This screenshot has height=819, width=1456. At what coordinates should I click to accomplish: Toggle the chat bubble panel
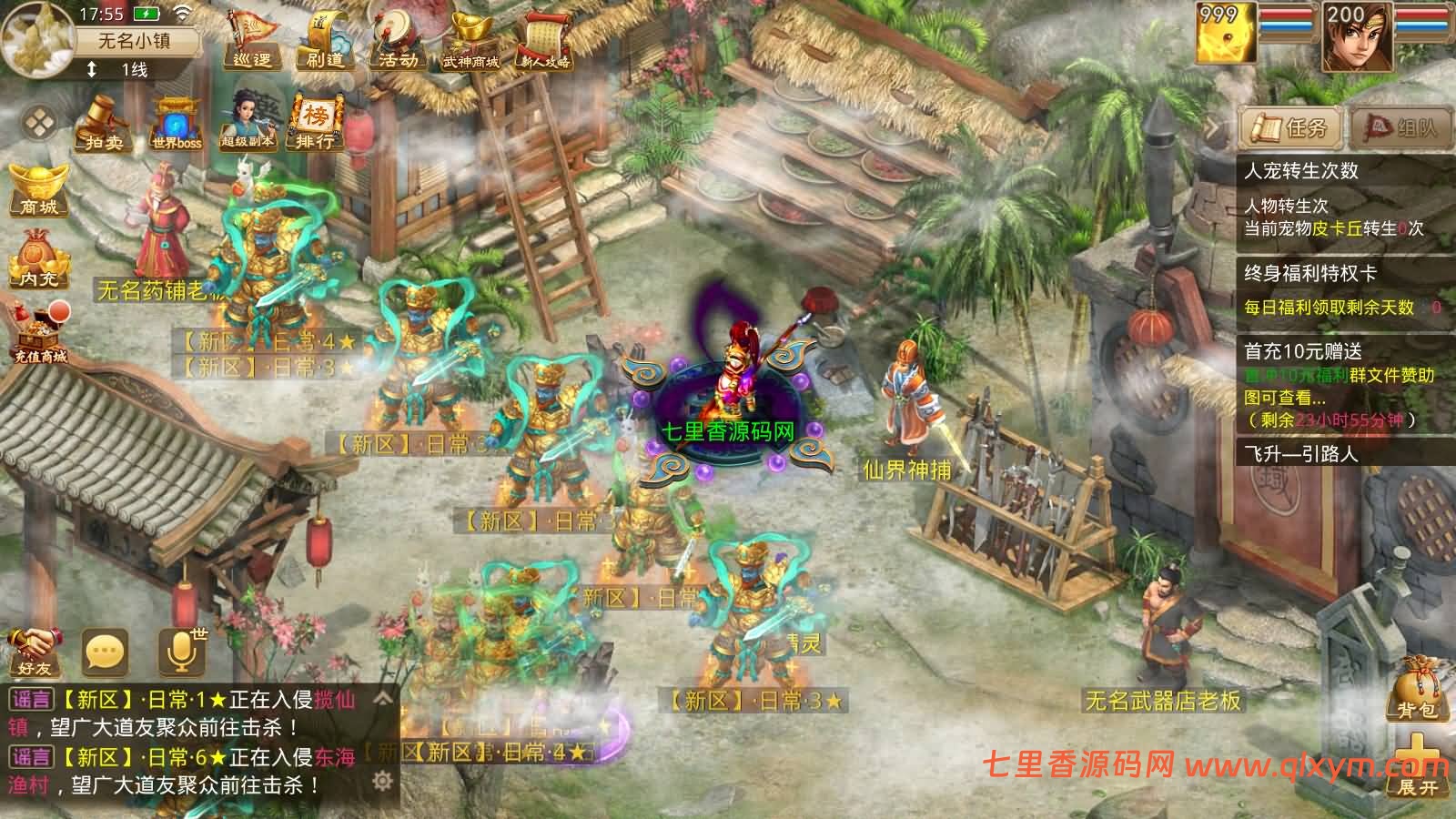coord(105,652)
